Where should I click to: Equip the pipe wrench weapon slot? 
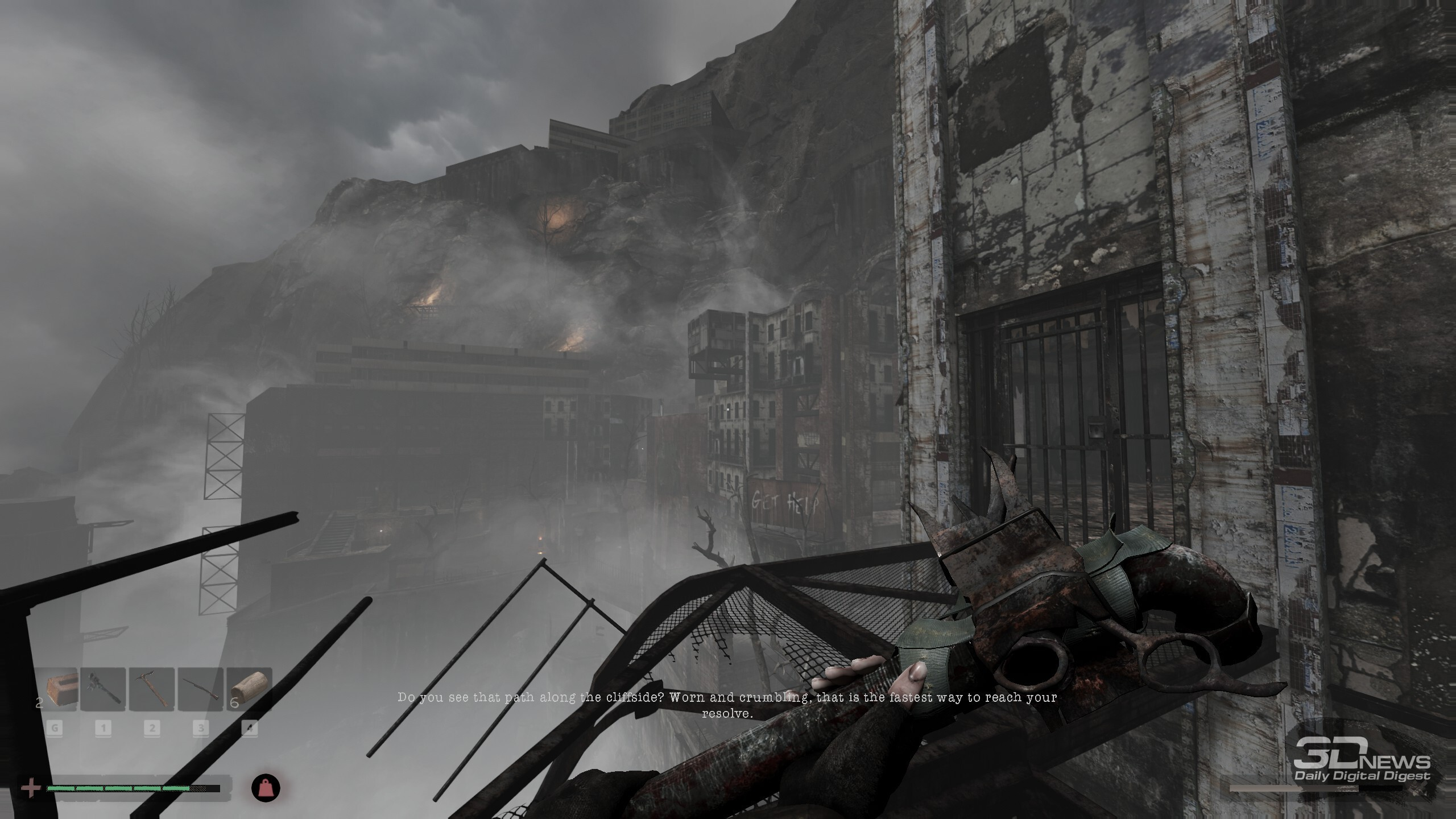tap(104, 689)
